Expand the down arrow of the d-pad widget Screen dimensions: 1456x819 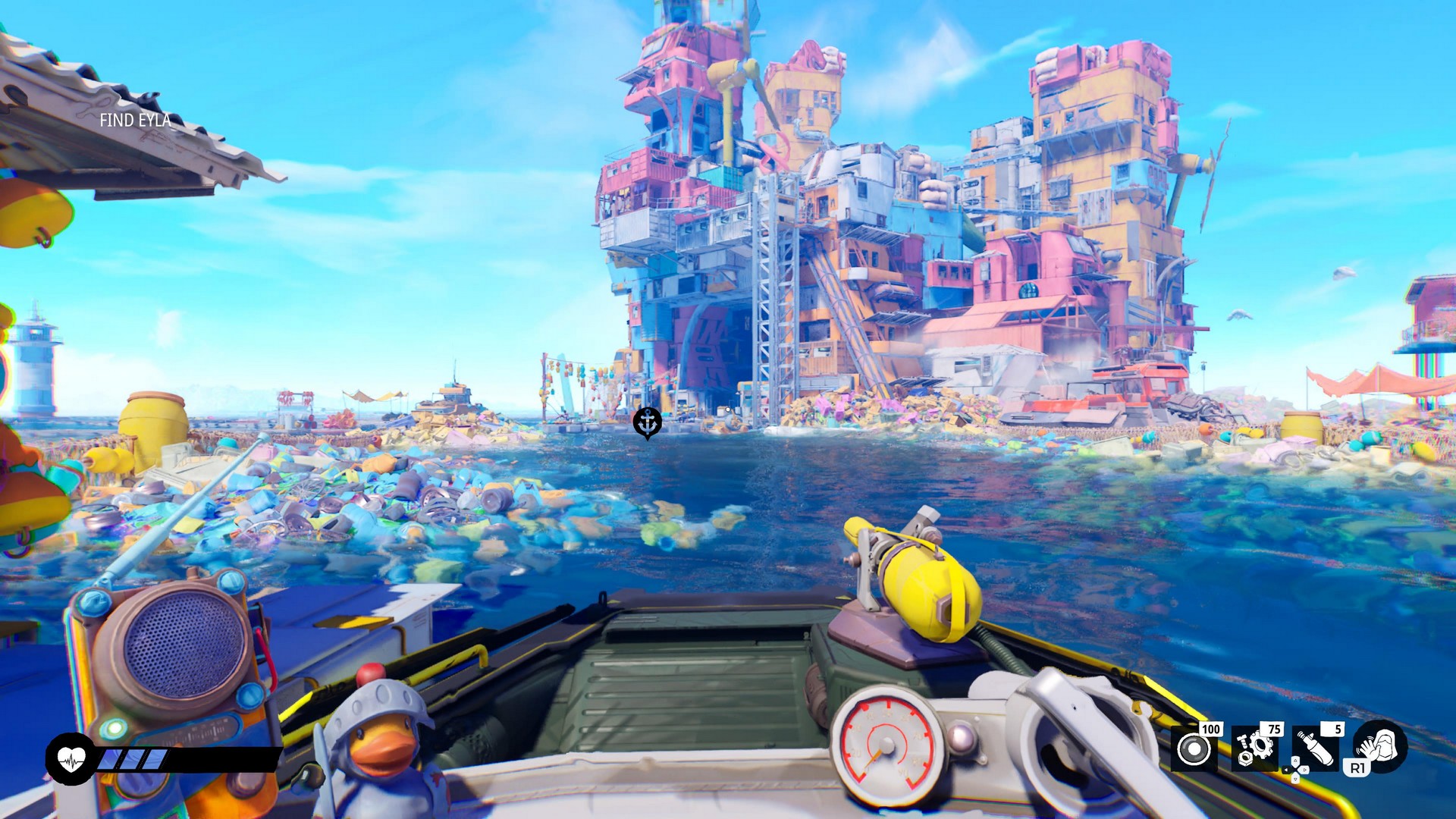(x=1295, y=779)
